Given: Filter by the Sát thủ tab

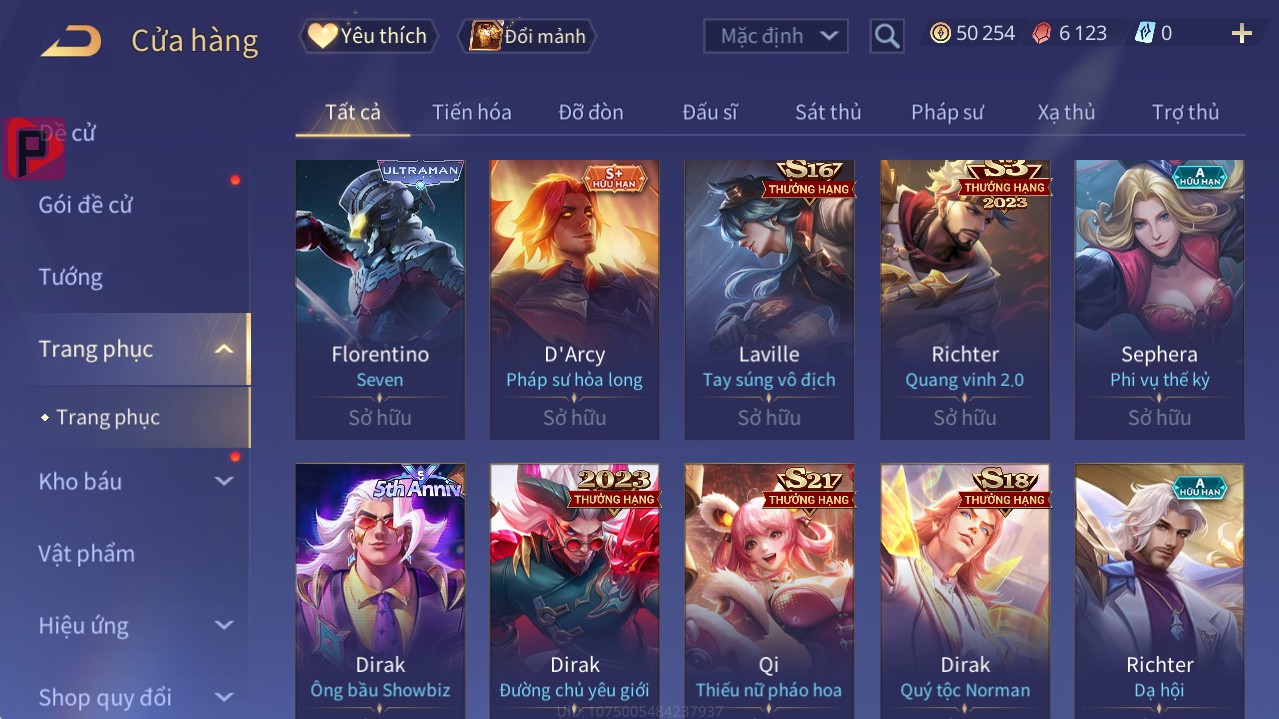Looking at the screenshot, I should (x=827, y=112).
